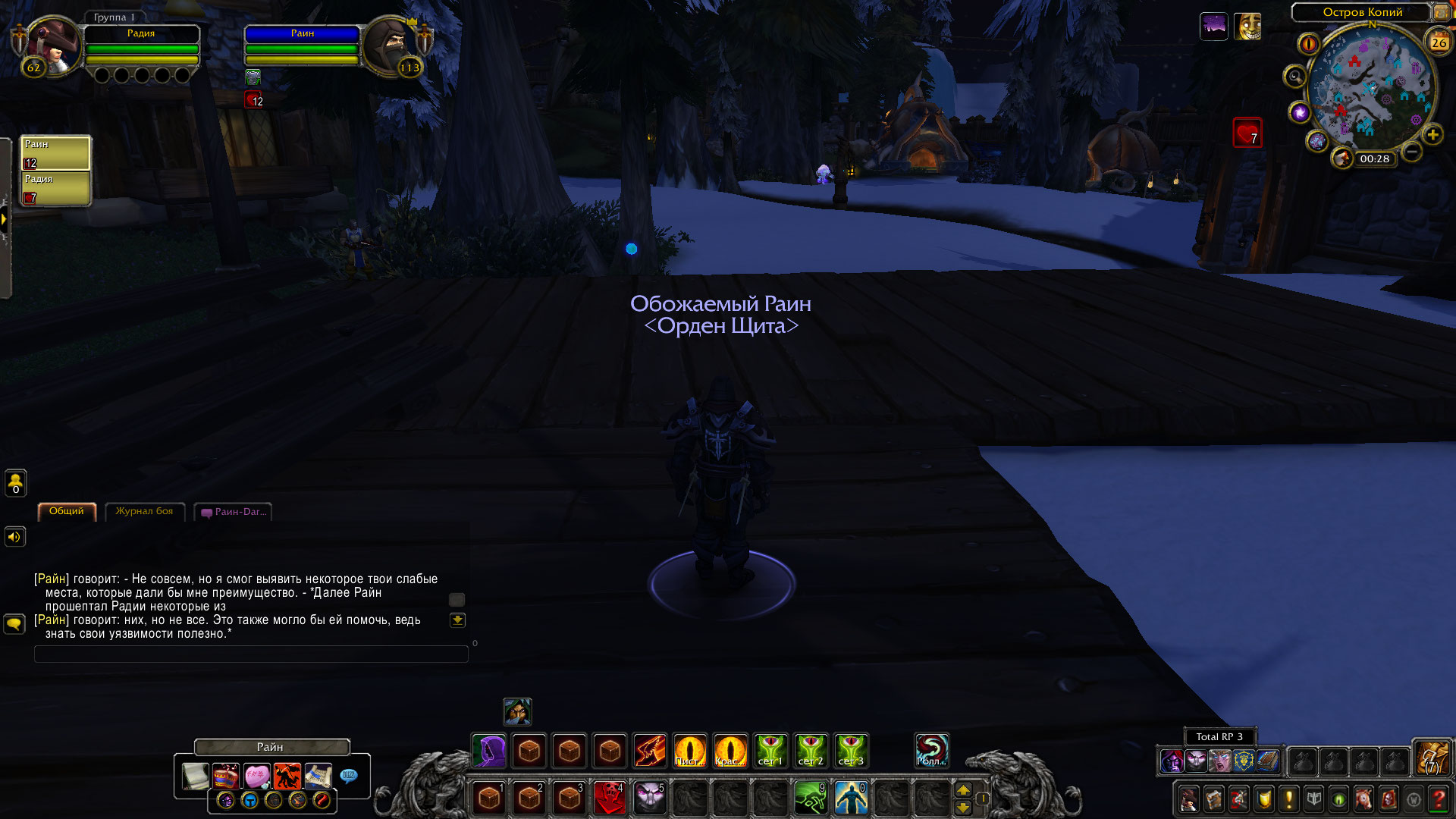Click the Alliance crest Total RP button
Viewport: 1456px width, 819px height.
click(x=1243, y=761)
